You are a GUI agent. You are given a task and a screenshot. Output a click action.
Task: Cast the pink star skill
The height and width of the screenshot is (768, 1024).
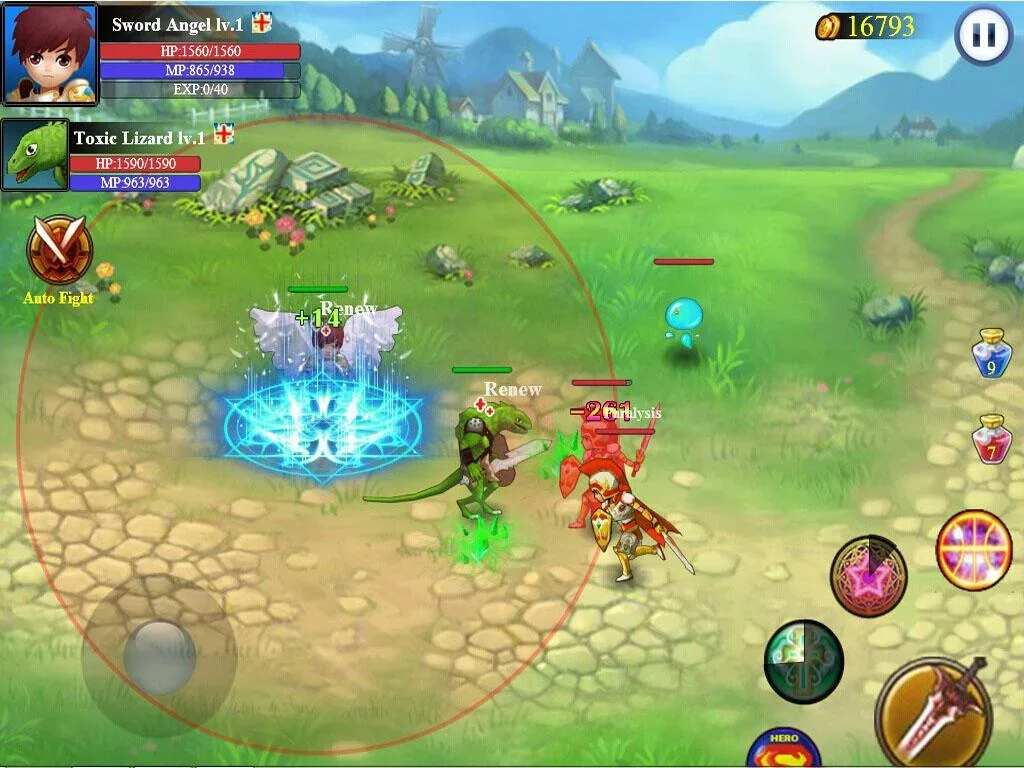click(x=868, y=576)
